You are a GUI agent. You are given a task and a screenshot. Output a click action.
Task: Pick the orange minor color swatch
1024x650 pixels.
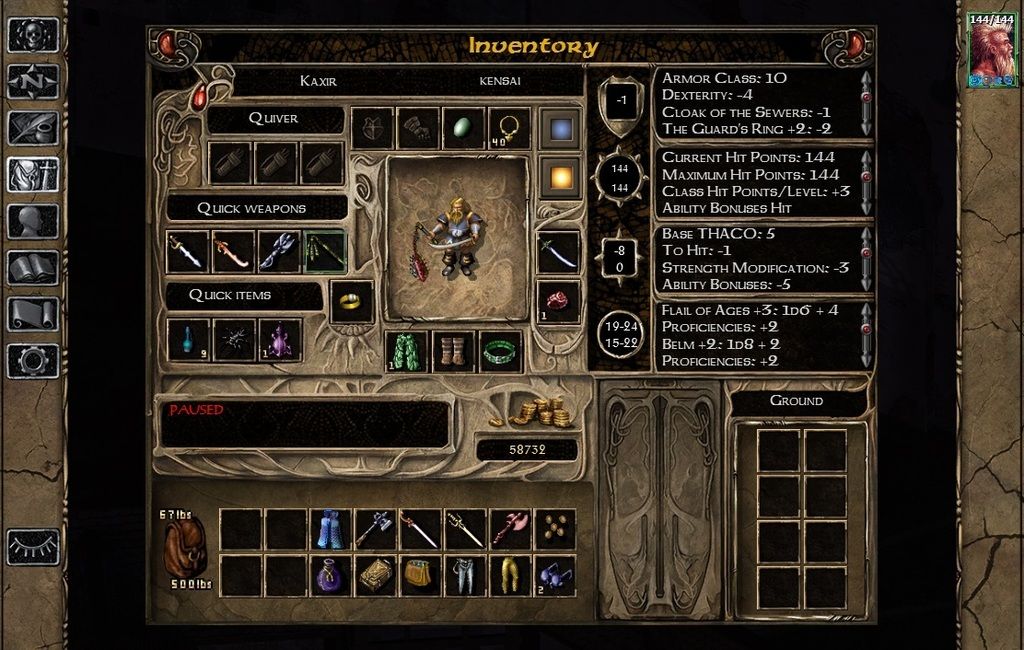point(559,178)
